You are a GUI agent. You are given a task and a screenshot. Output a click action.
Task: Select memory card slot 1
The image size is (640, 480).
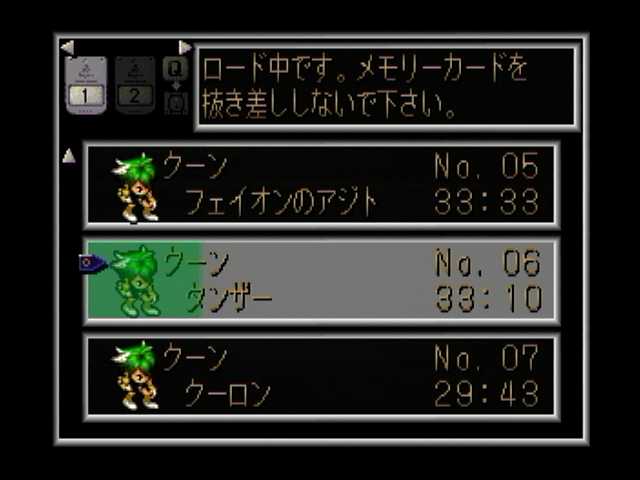(x=86, y=86)
